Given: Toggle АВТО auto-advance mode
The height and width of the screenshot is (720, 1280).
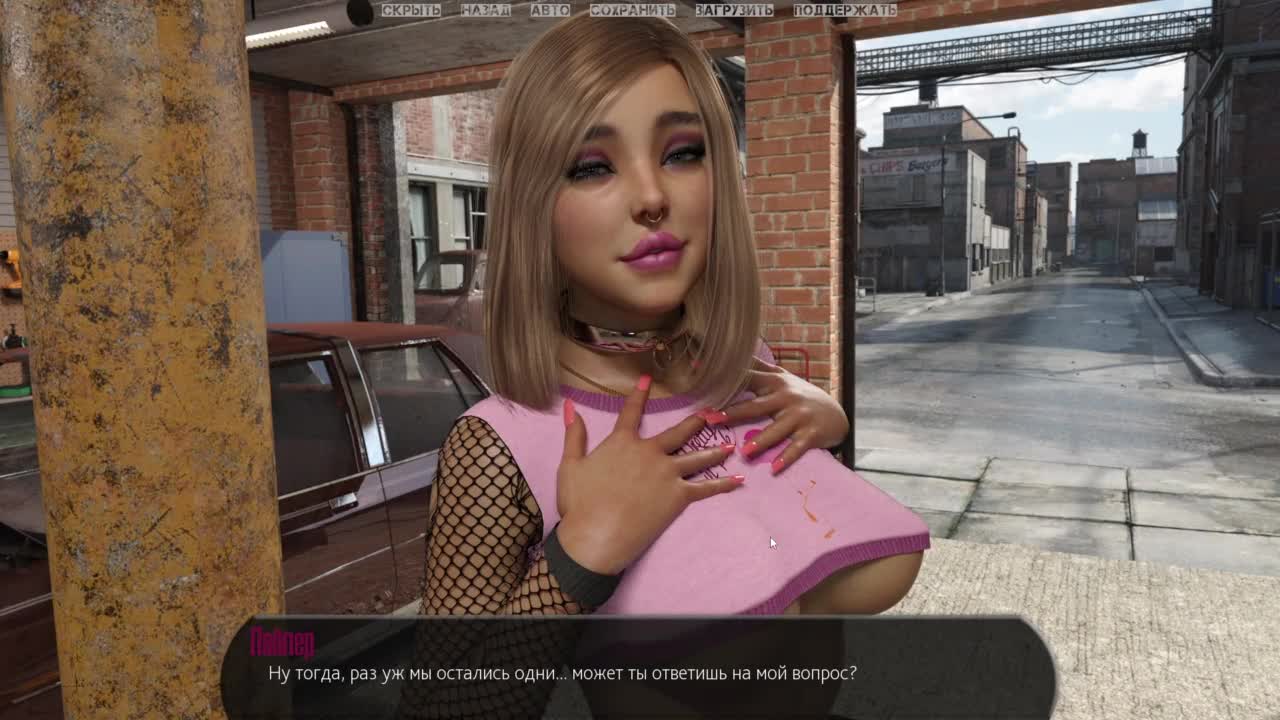Looking at the screenshot, I should coord(550,10).
